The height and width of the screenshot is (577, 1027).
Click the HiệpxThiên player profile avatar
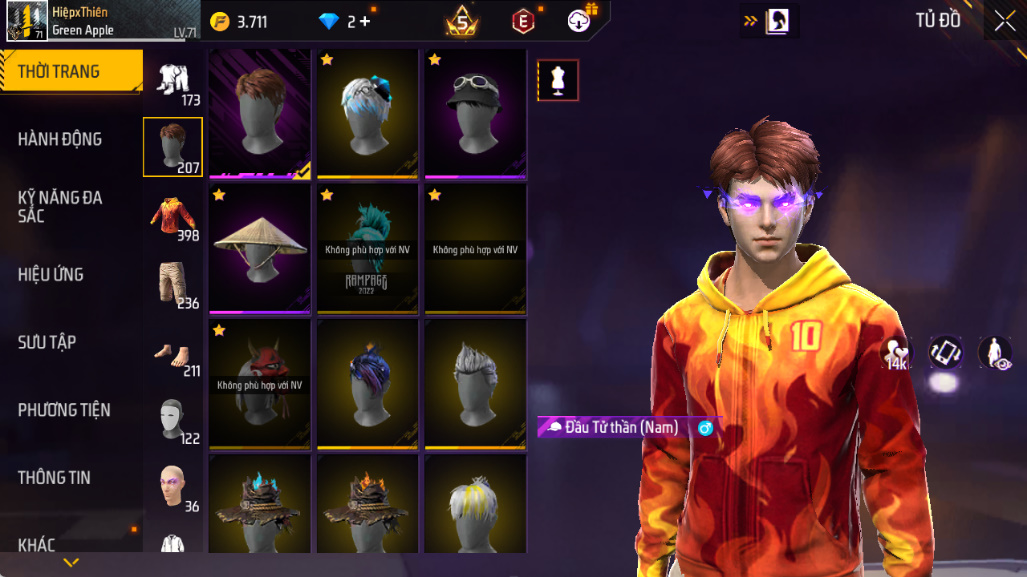pyautogui.click(x=24, y=21)
